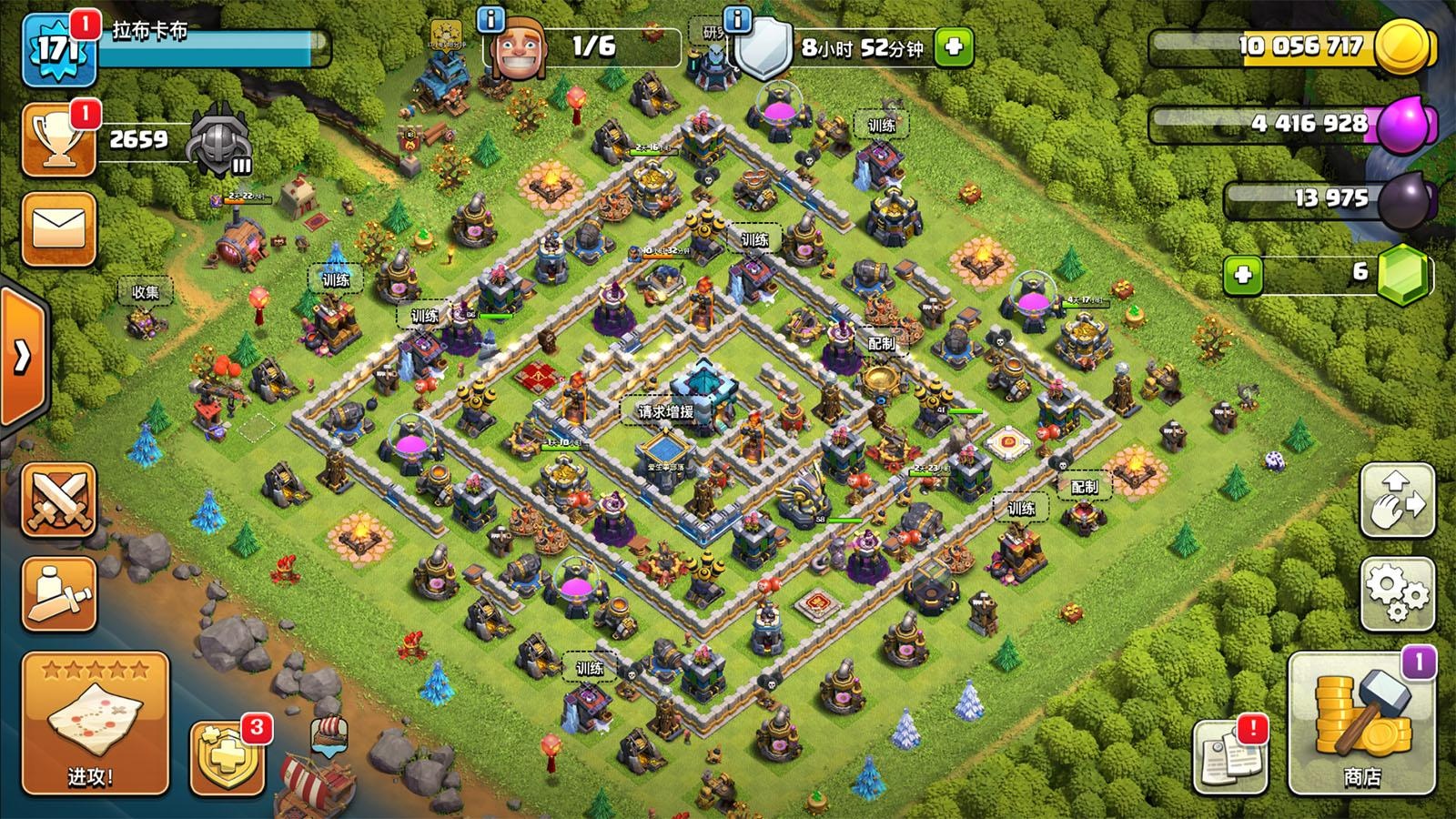Open the crossed swords army overview
The height and width of the screenshot is (819, 1456).
coord(59,499)
